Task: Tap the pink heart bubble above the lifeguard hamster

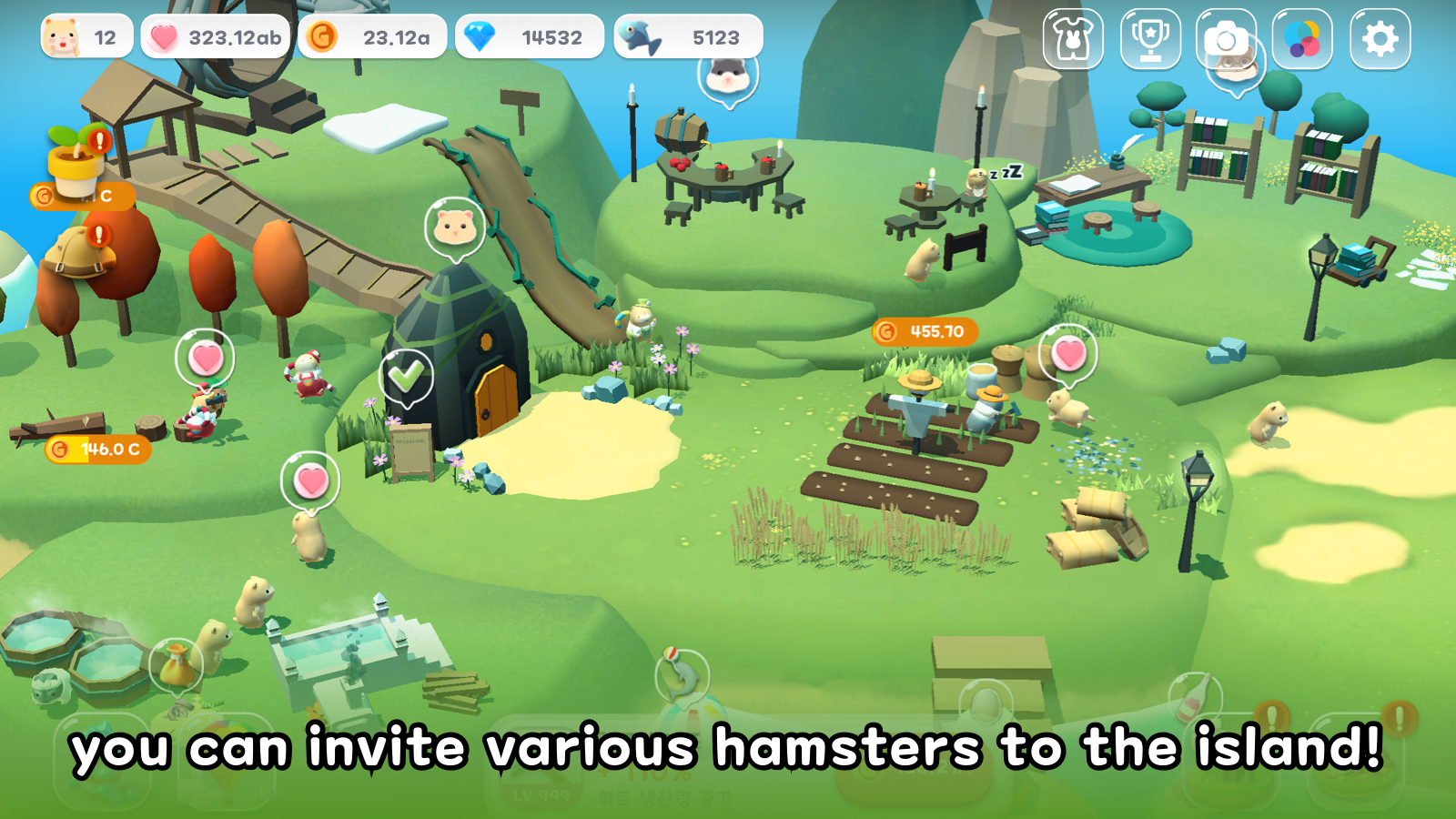Action: pos(205,359)
